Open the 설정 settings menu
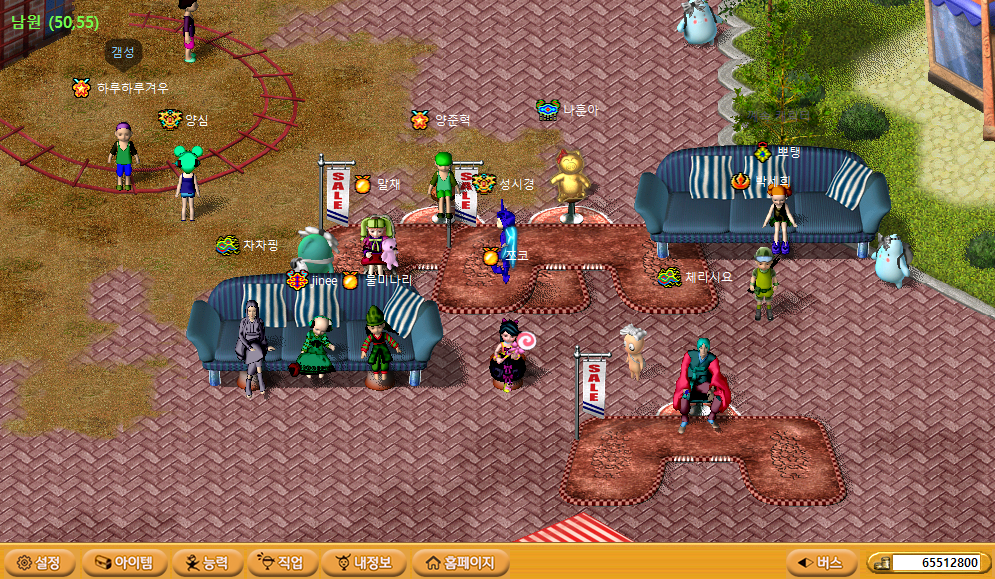Image resolution: width=995 pixels, height=579 pixels. click(39, 563)
